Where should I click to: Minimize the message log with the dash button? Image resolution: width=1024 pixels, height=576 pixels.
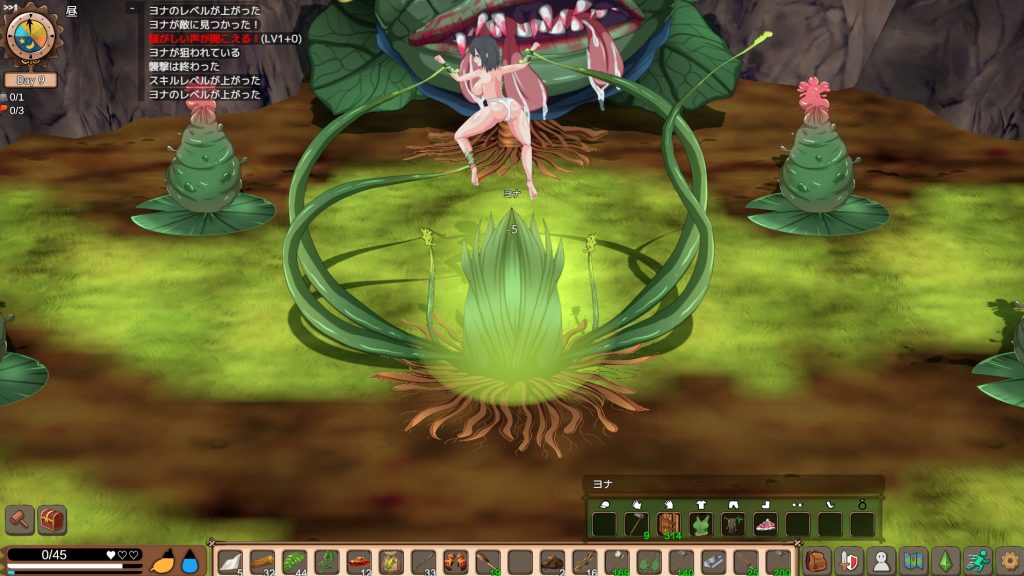(x=132, y=9)
